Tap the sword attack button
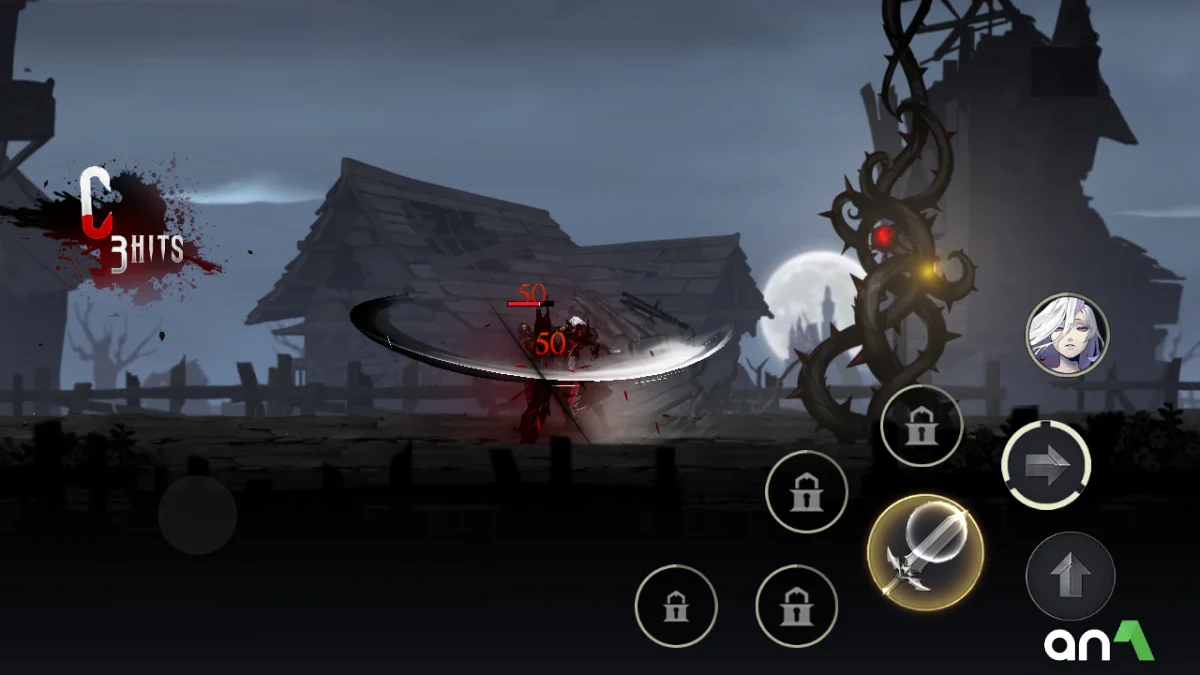The width and height of the screenshot is (1200, 675). coord(925,552)
